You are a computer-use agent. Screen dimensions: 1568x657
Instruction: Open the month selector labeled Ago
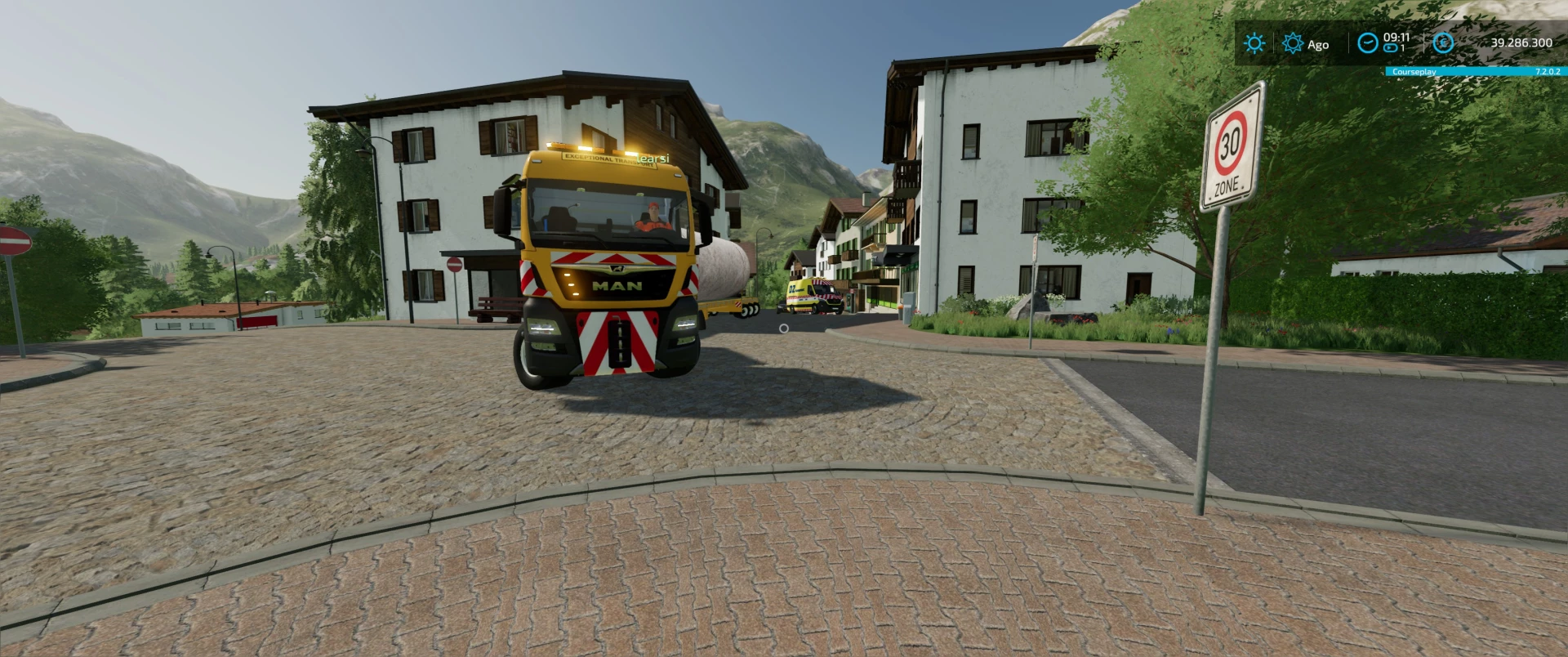click(1318, 44)
